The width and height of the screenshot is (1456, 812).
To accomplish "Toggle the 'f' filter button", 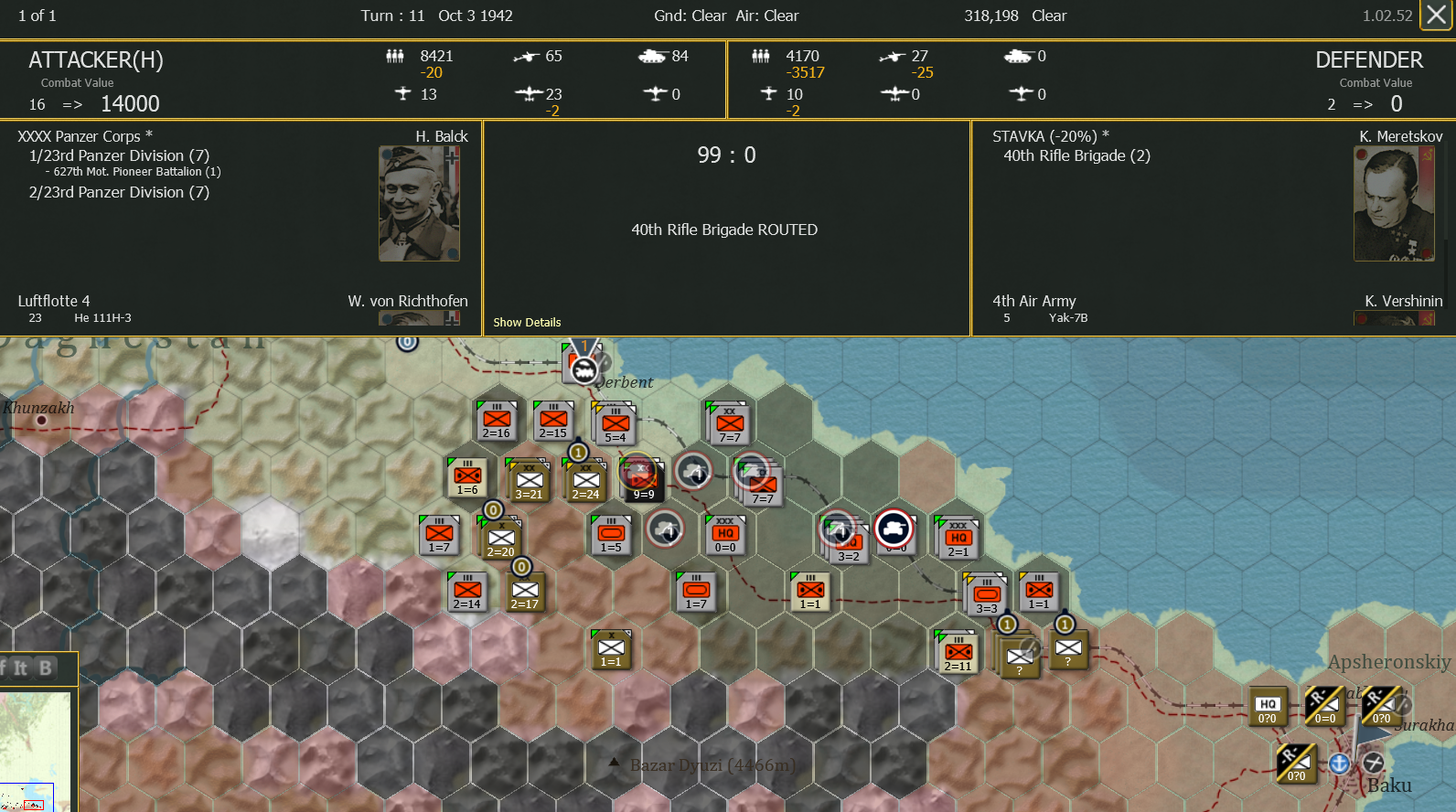I will 5,668.
